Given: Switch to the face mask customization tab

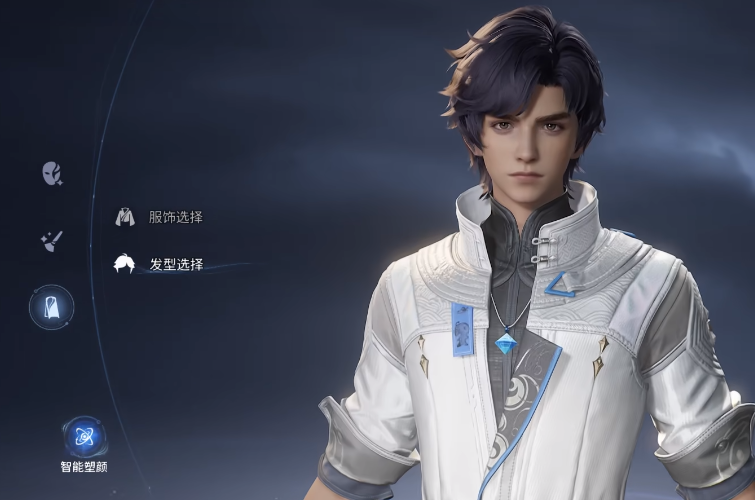Looking at the screenshot, I should pos(52,174).
